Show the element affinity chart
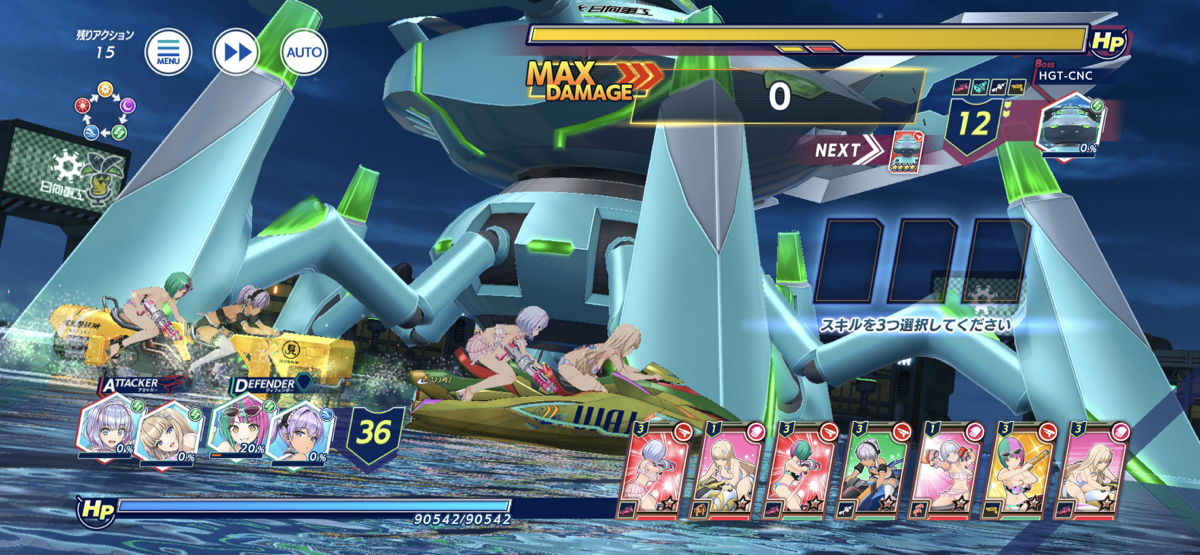The height and width of the screenshot is (555, 1200). click(x=102, y=118)
